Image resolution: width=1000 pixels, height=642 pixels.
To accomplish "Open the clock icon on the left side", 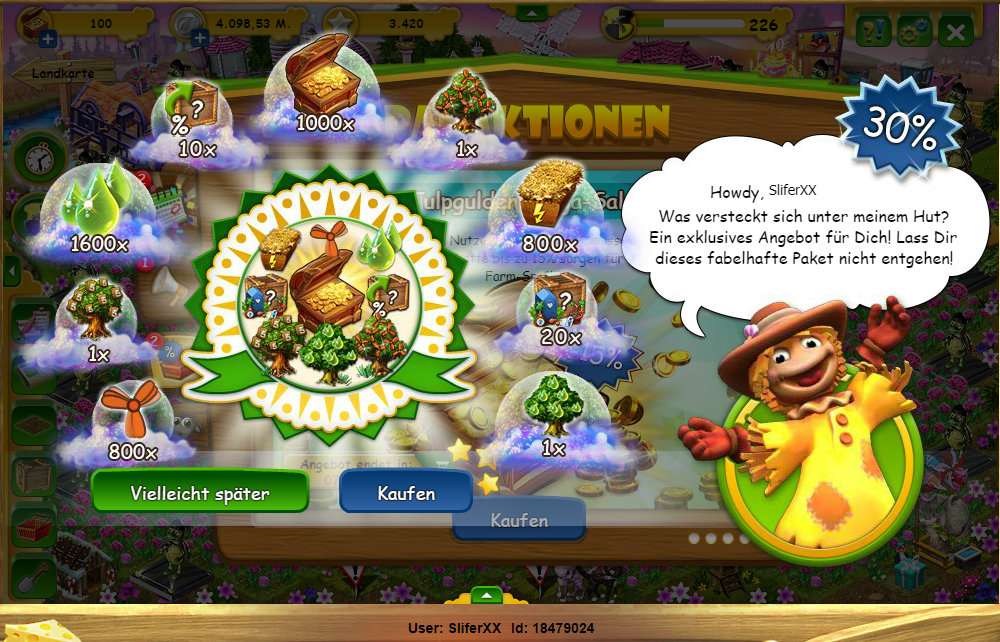I will pyautogui.click(x=39, y=157).
